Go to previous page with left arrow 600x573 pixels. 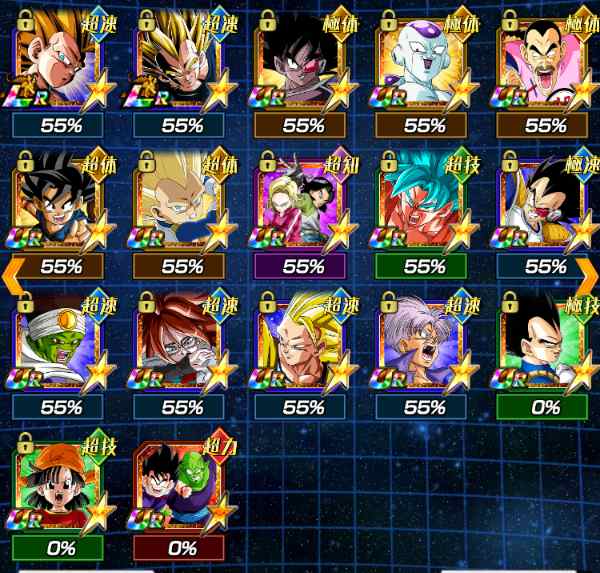tap(13, 270)
